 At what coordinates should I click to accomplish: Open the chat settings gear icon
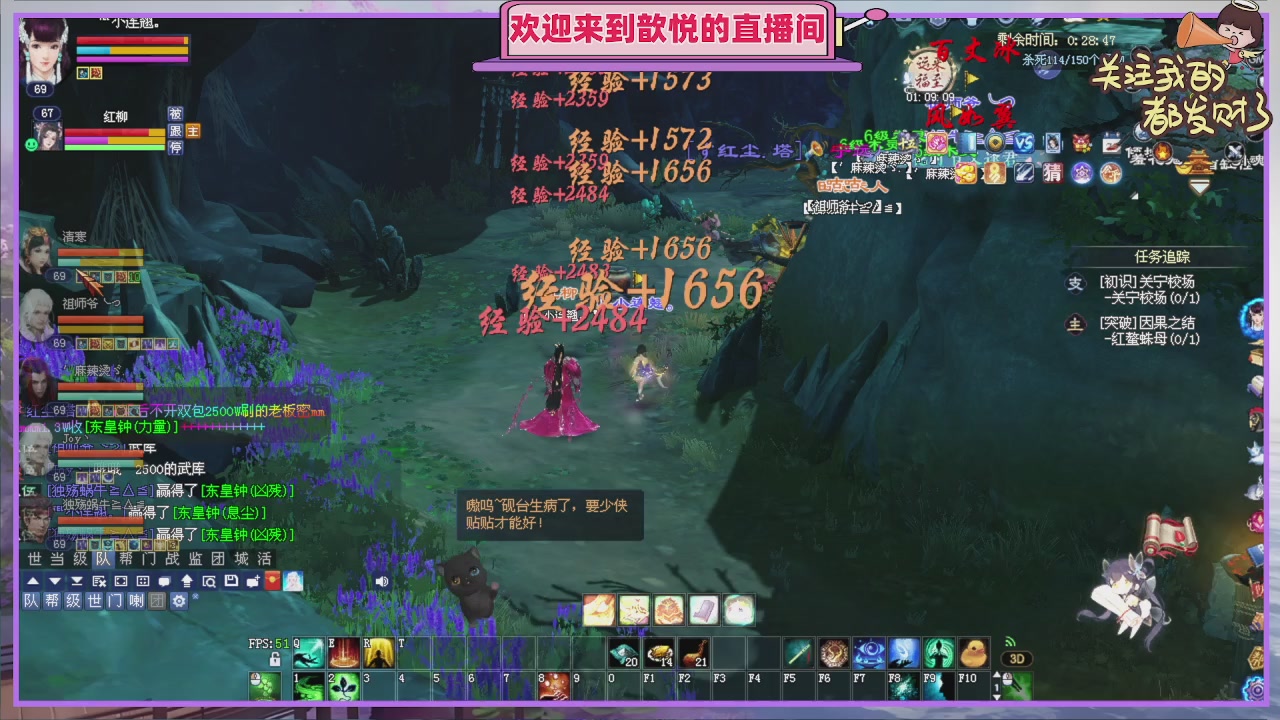[x=179, y=601]
